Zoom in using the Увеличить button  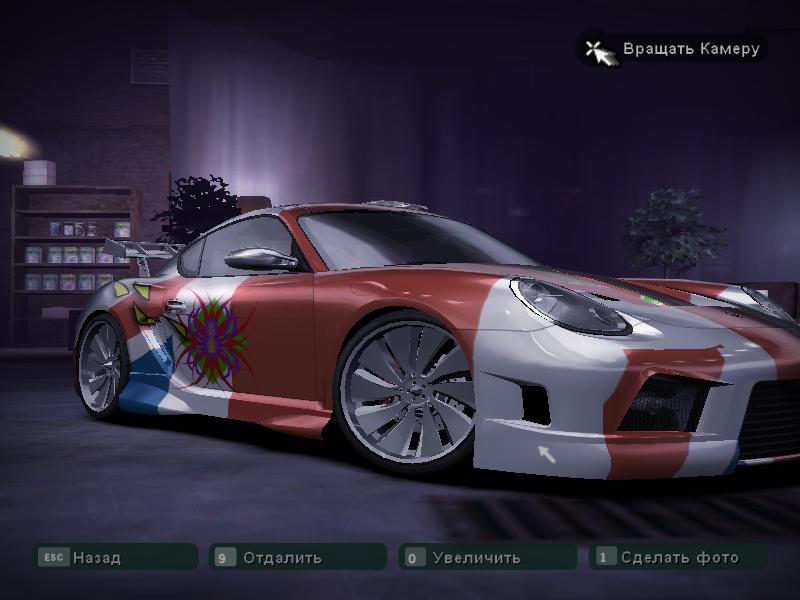(476, 557)
